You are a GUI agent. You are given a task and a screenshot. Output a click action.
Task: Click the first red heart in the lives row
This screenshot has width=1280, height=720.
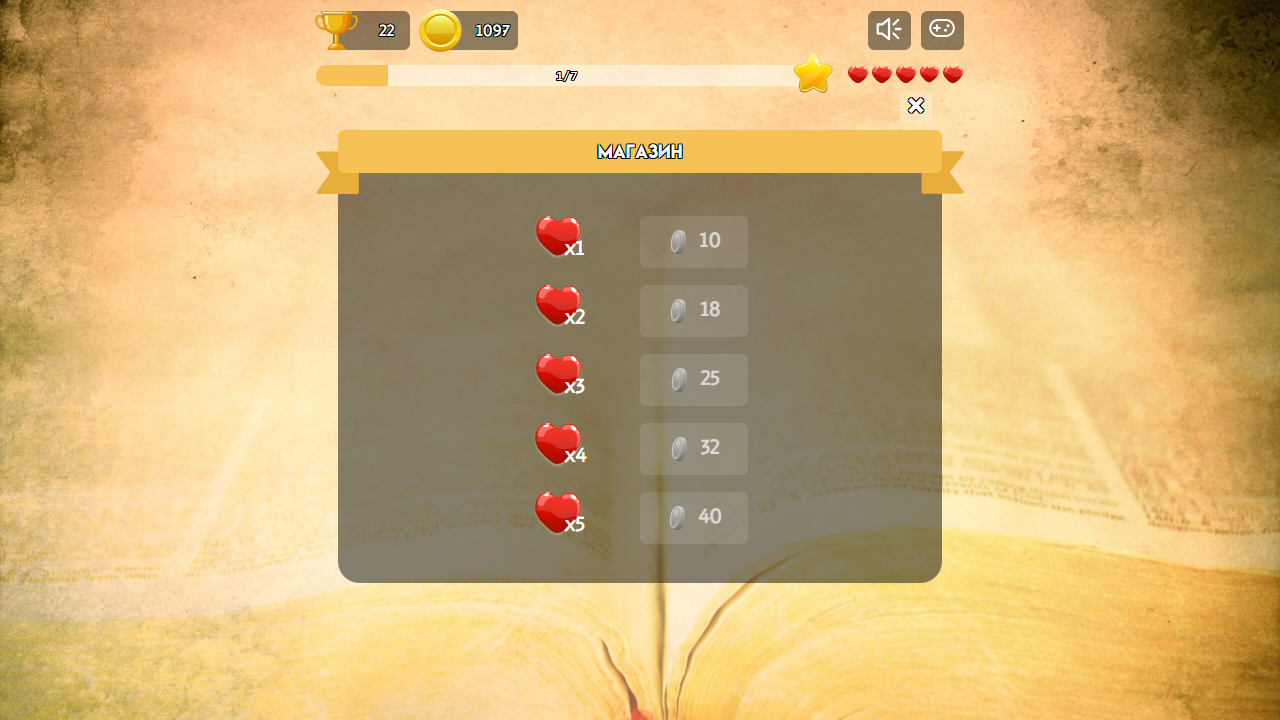tap(857, 74)
